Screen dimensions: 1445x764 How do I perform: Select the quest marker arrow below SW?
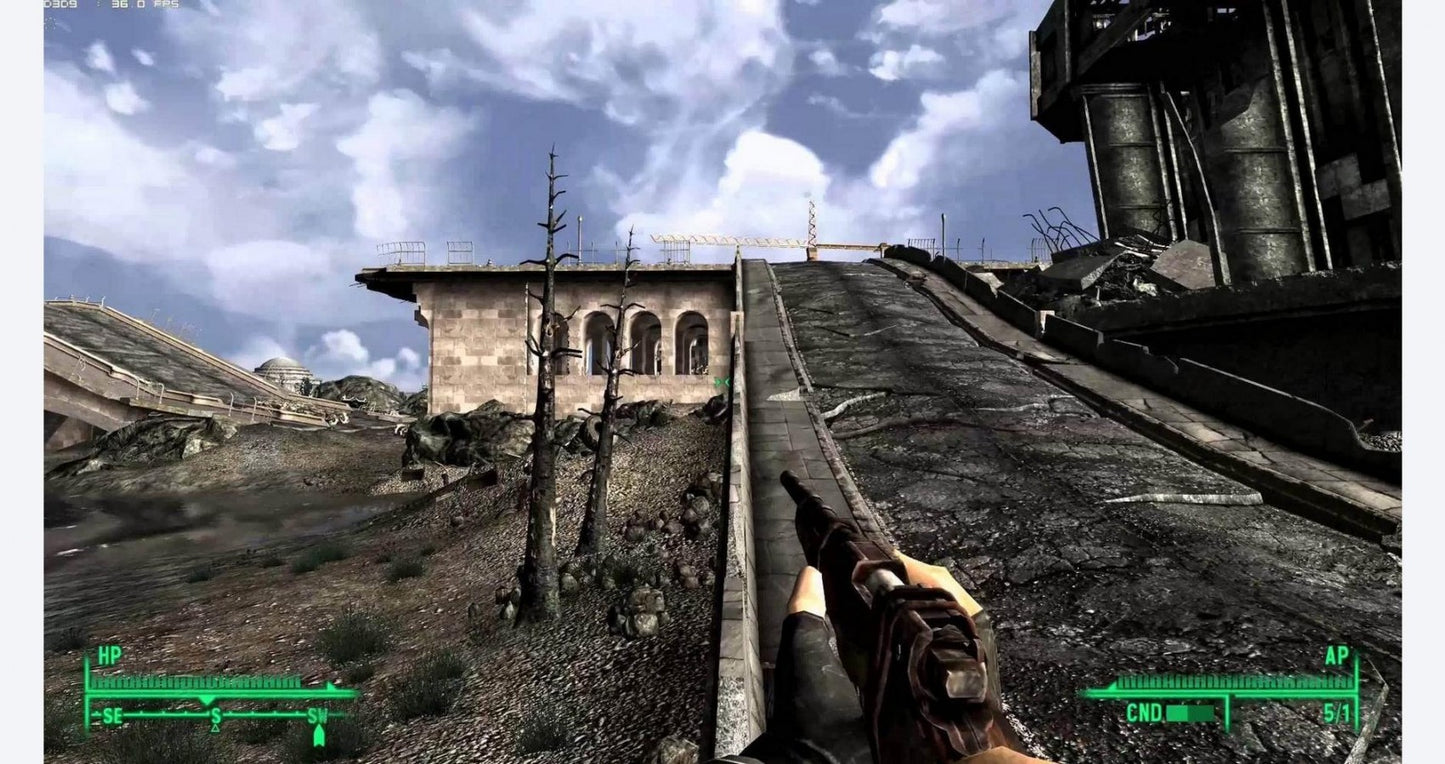click(x=319, y=737)
